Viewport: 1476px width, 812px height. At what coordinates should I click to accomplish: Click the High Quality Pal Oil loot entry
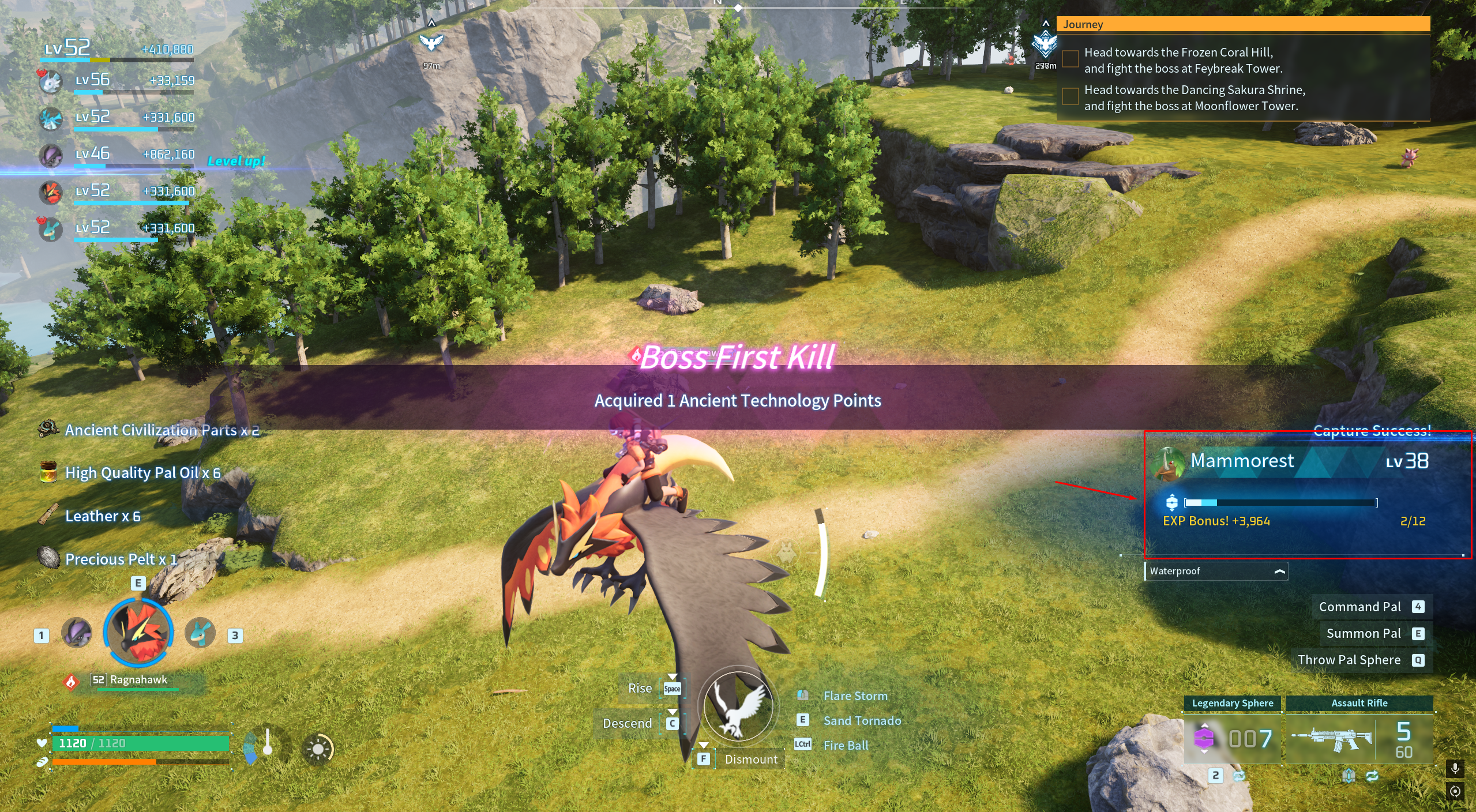coord(142,473)
